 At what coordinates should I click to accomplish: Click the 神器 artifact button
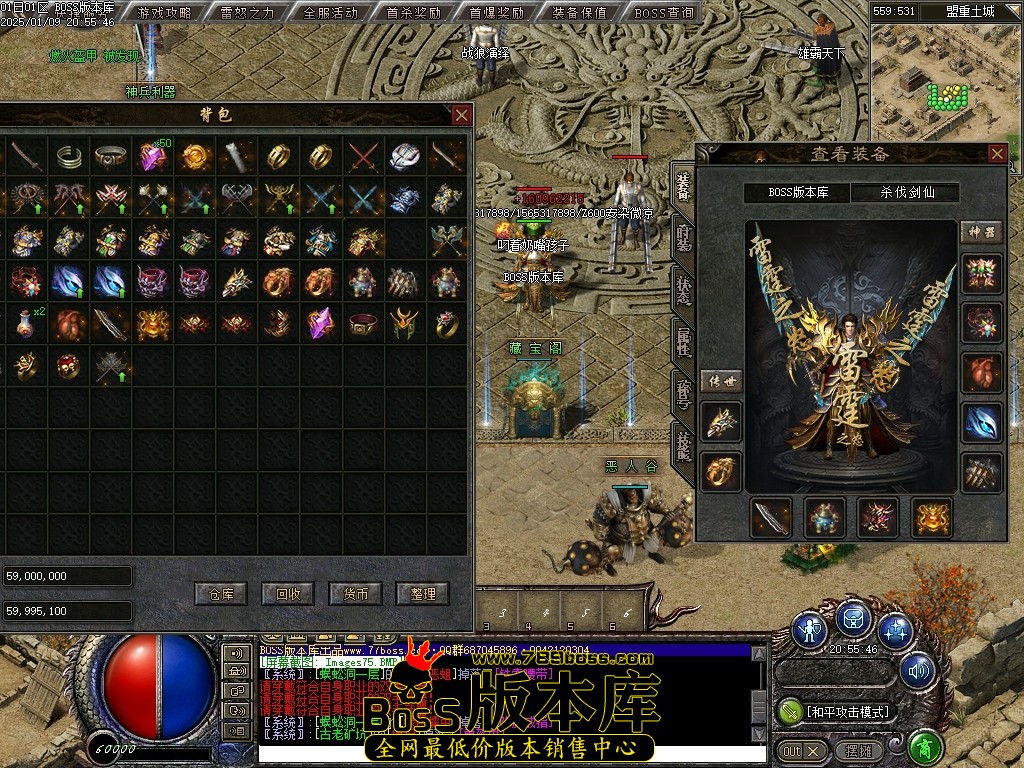[x=980, y=232]
